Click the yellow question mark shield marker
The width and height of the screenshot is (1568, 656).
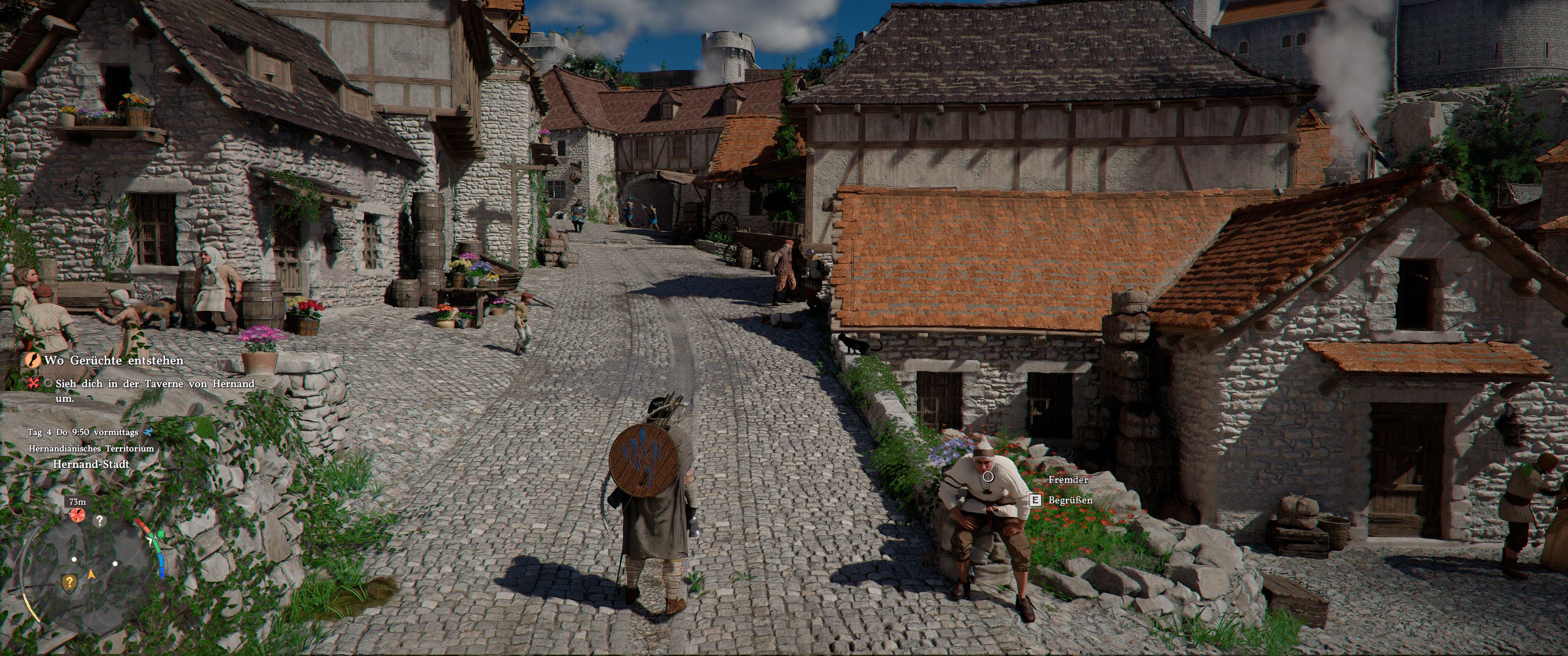pyautogui.click(x=69, y=582)
